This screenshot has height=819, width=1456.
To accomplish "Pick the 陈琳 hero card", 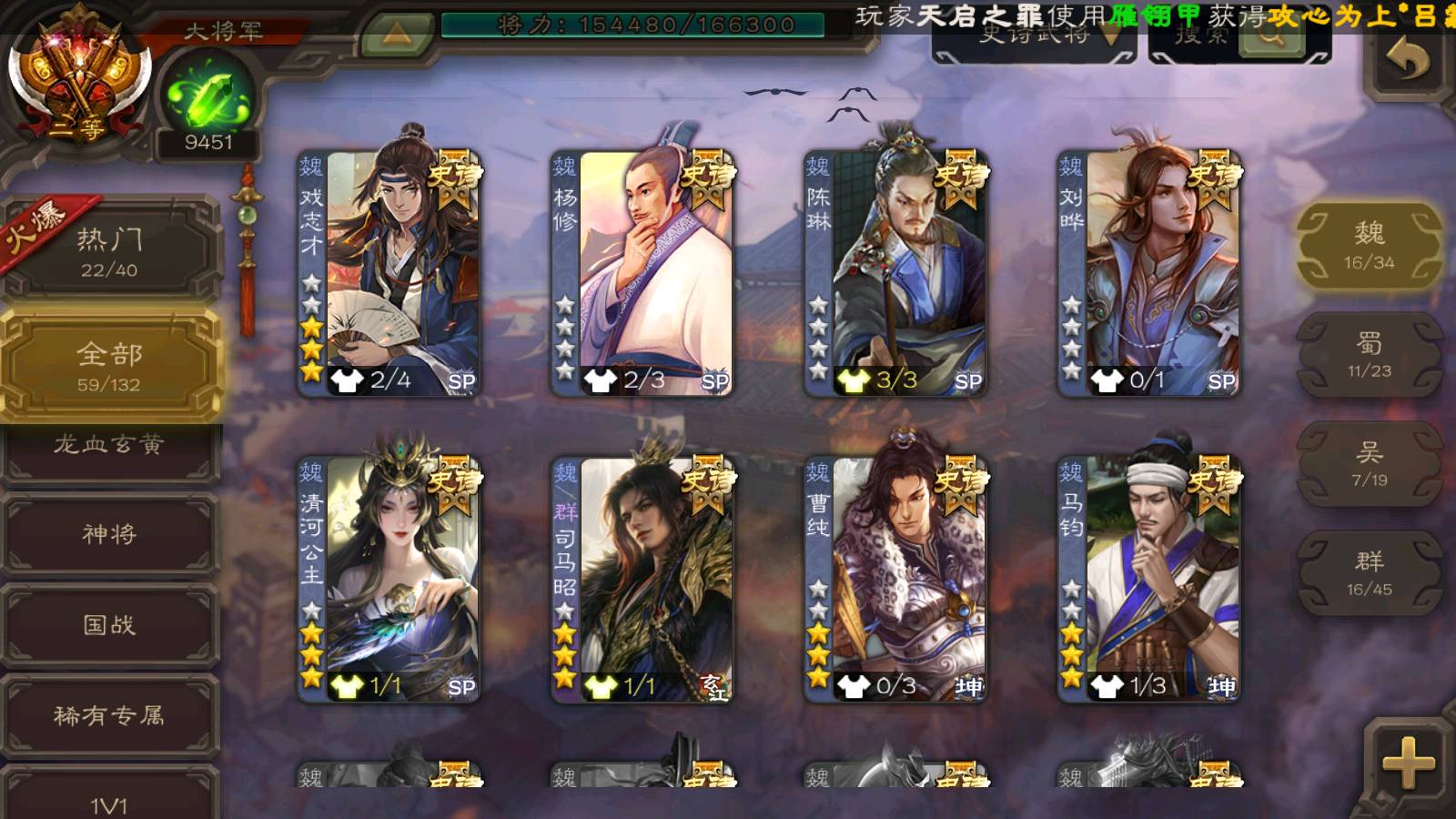I will point(895,273).
